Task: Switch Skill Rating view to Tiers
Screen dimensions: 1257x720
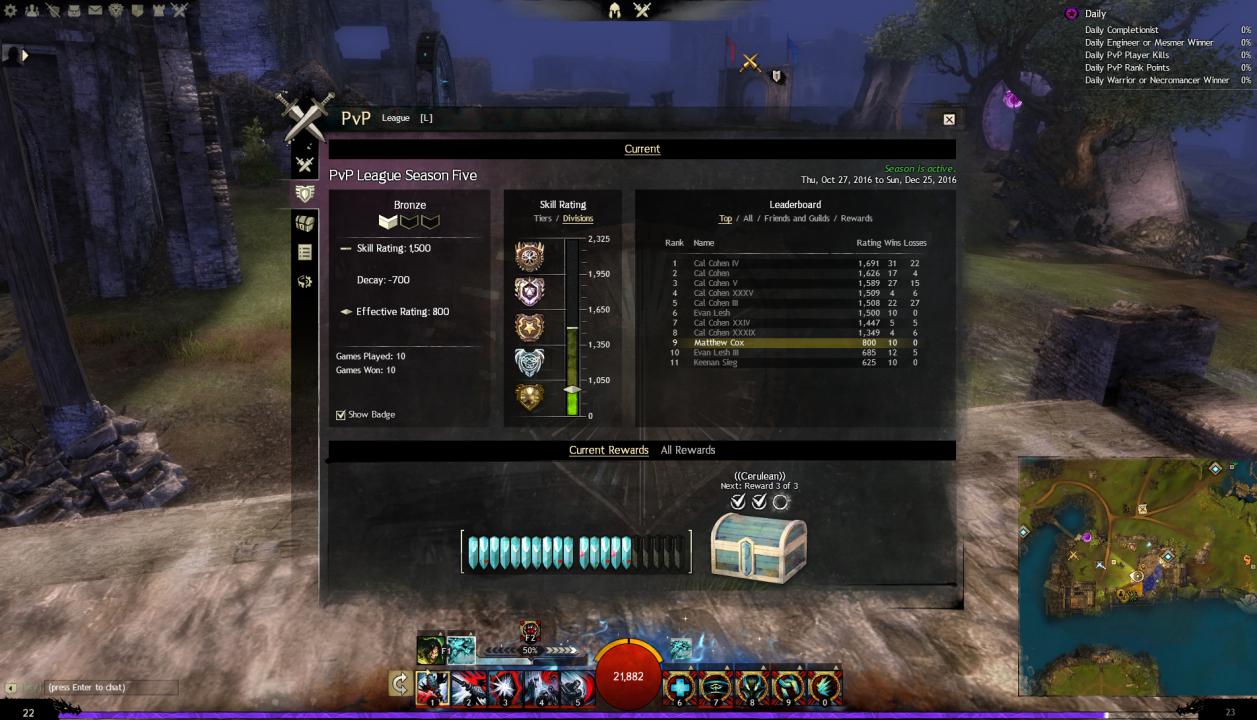Action: click(x=542, y=219)
